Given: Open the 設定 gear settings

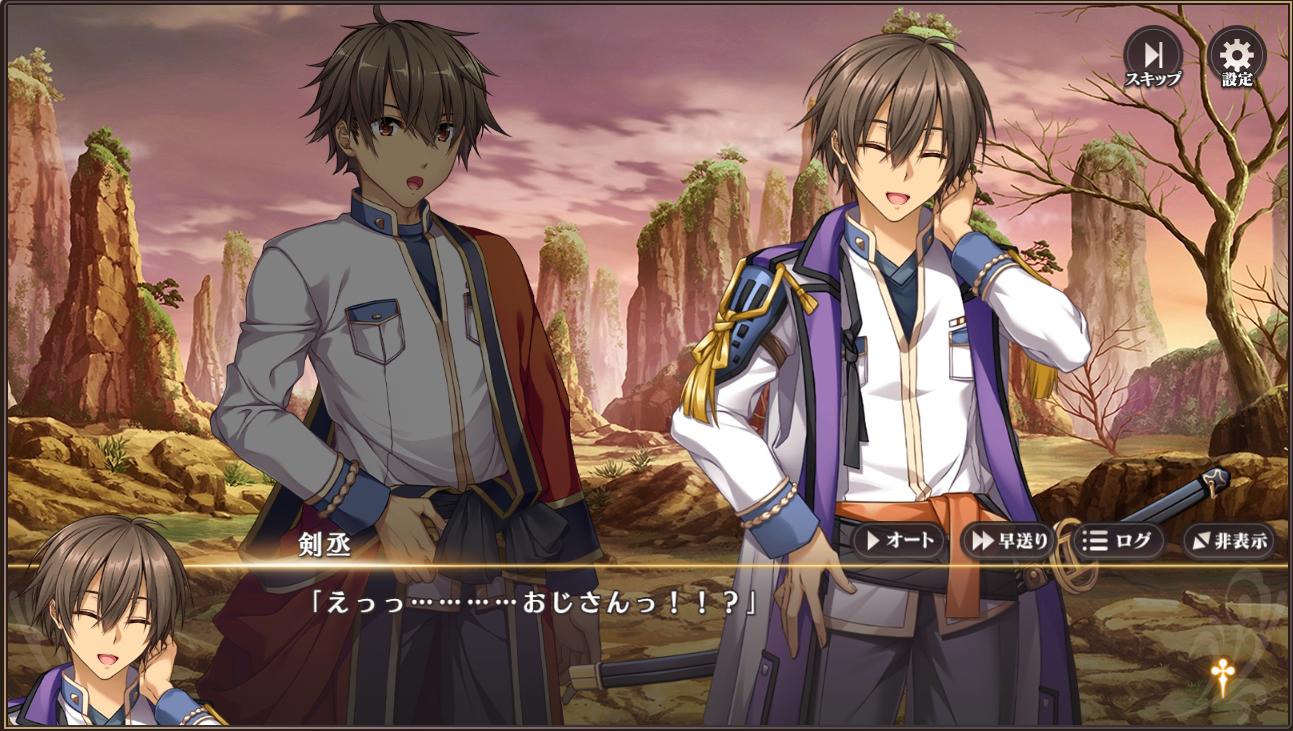Looking at the screenshot, I should point(1236,56).
